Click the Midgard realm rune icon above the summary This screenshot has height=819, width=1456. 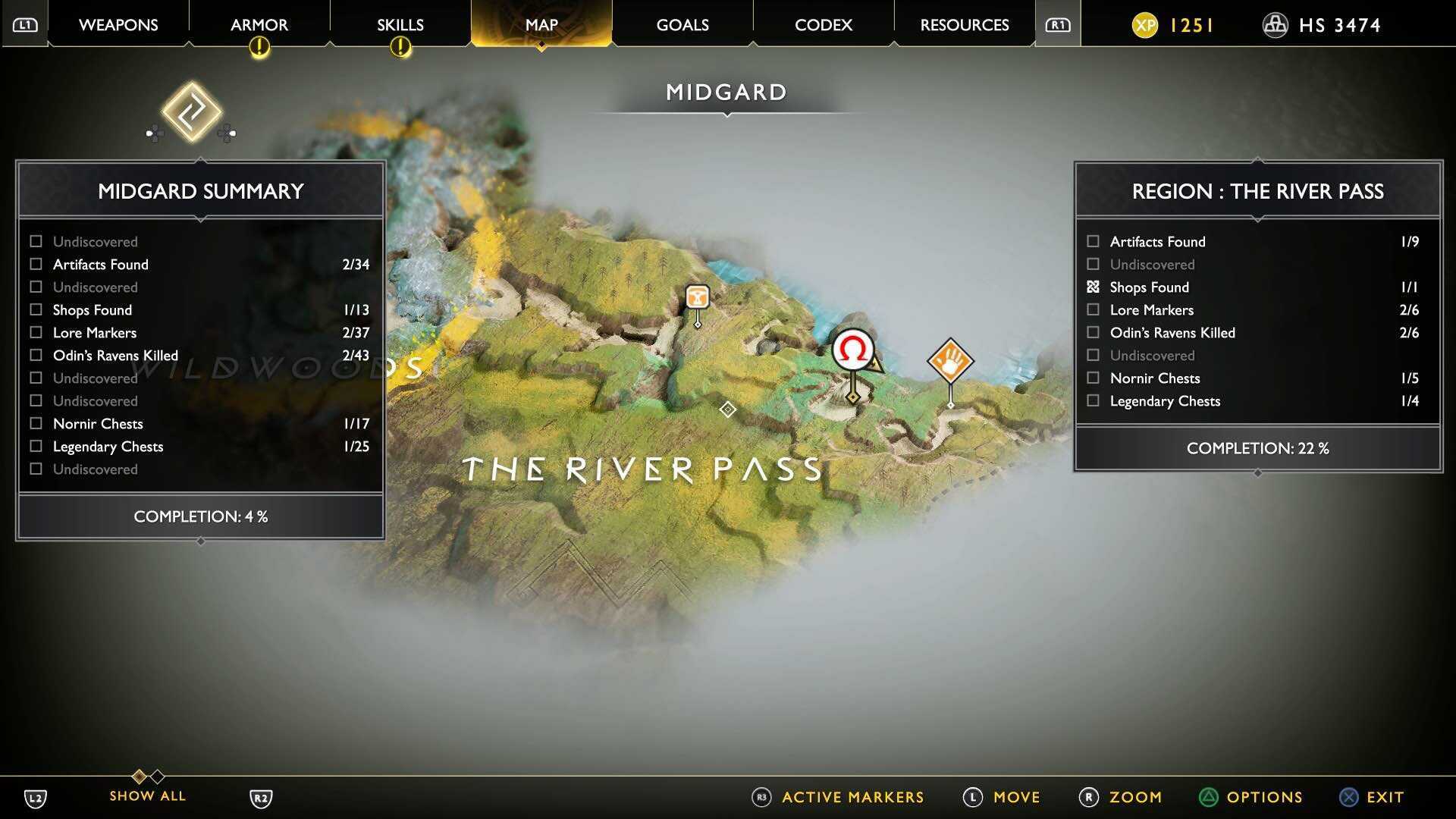click(193, 114)
